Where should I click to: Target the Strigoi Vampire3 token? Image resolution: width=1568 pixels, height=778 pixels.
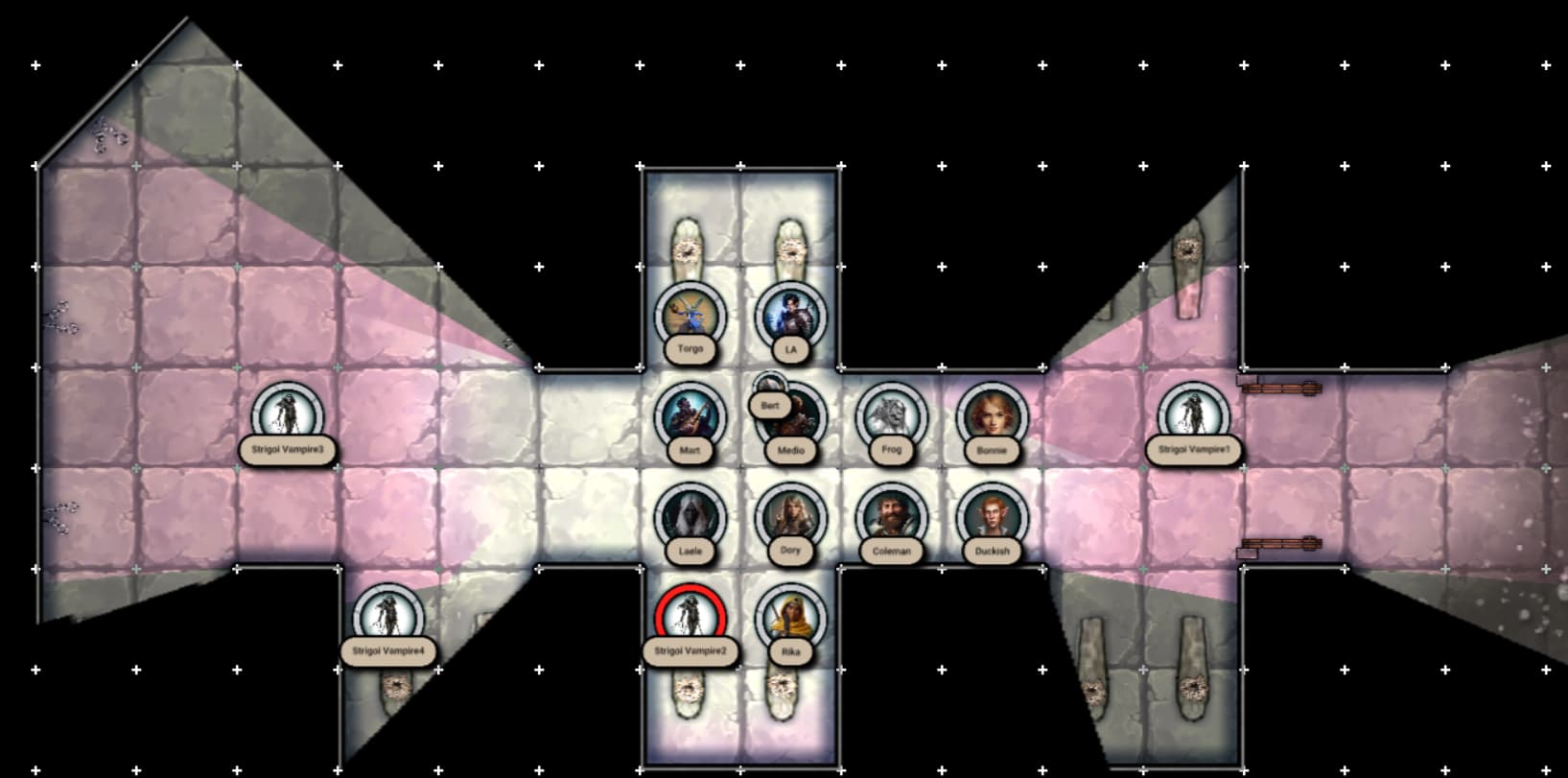[x=288, y=415]
